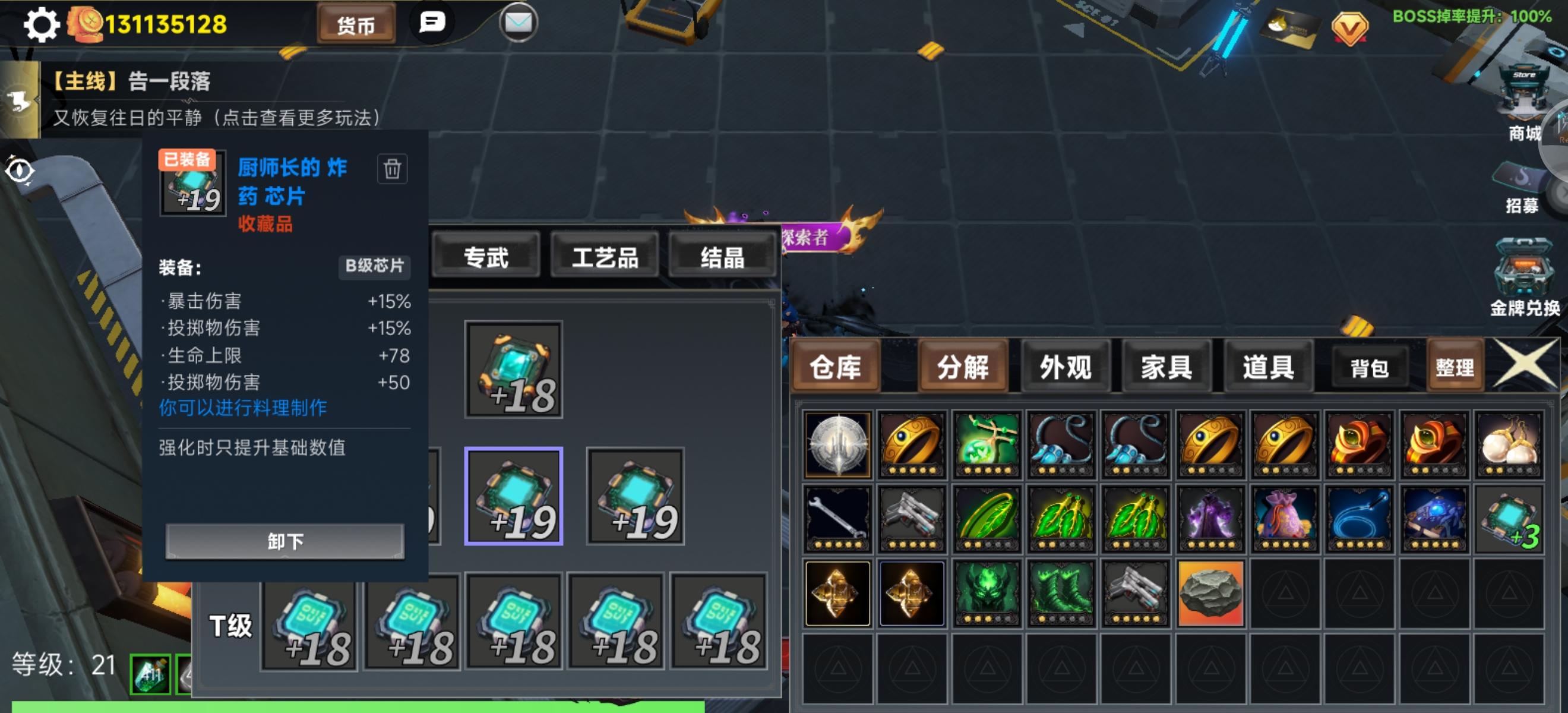Open the mail envelope icon
1568x713 pixels.
[518, 22]
